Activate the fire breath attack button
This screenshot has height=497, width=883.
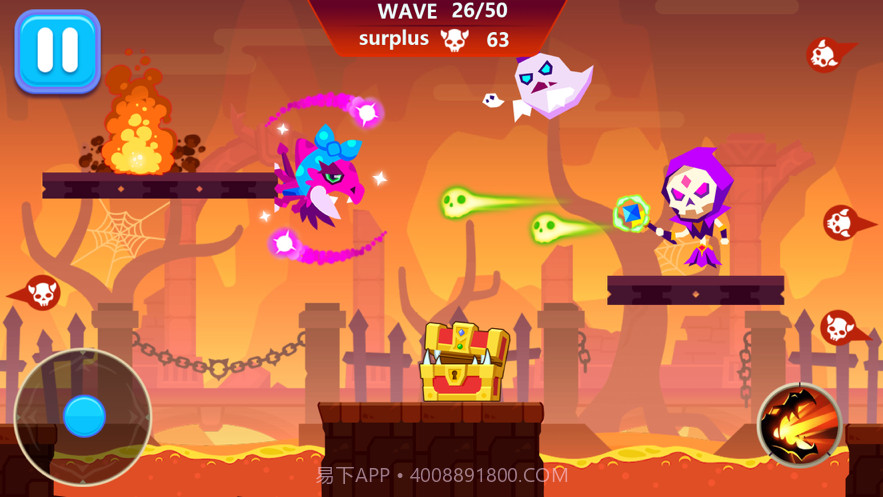point(800,425)
